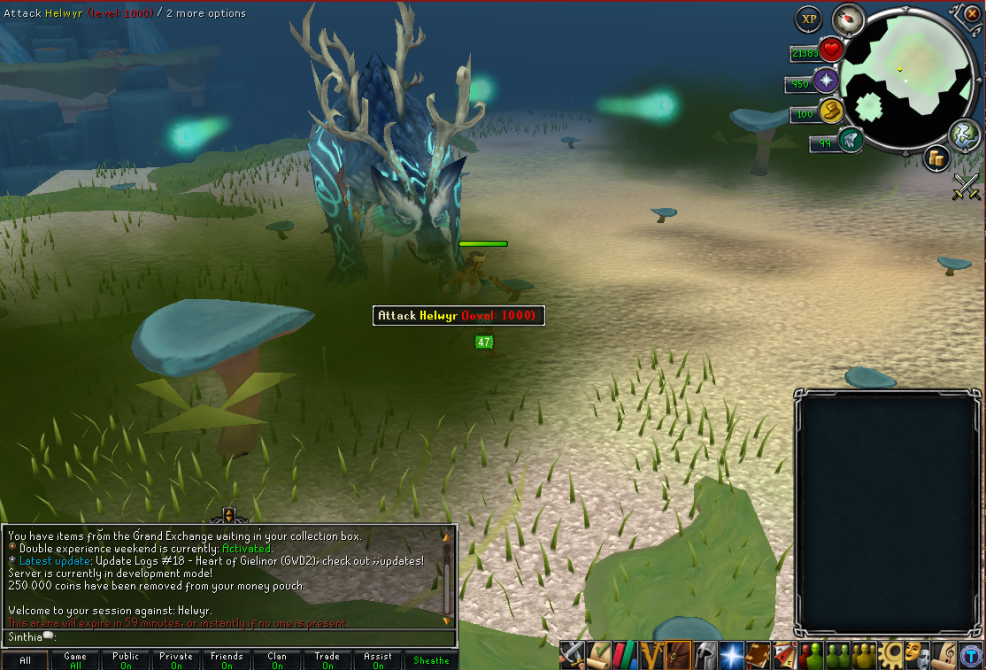The height and width of the screenshot is (670, 986).
Task: Toggle run with the yellow boot orb
Action: [x=830, y=112]
